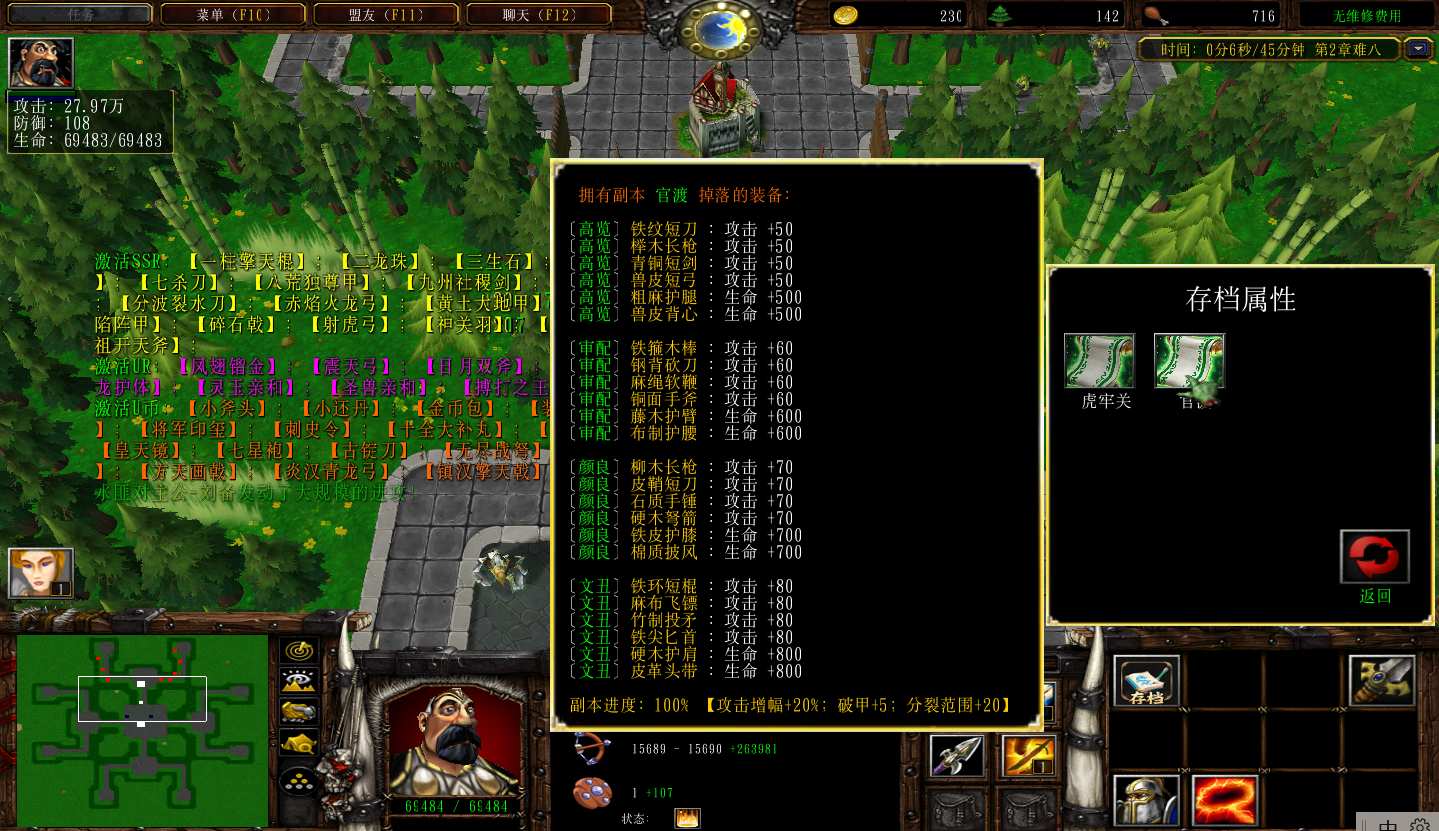Toggle minimap terrain display button
Image resolution: width=1439 pixels, height=831 pixels.
point(298,682)
